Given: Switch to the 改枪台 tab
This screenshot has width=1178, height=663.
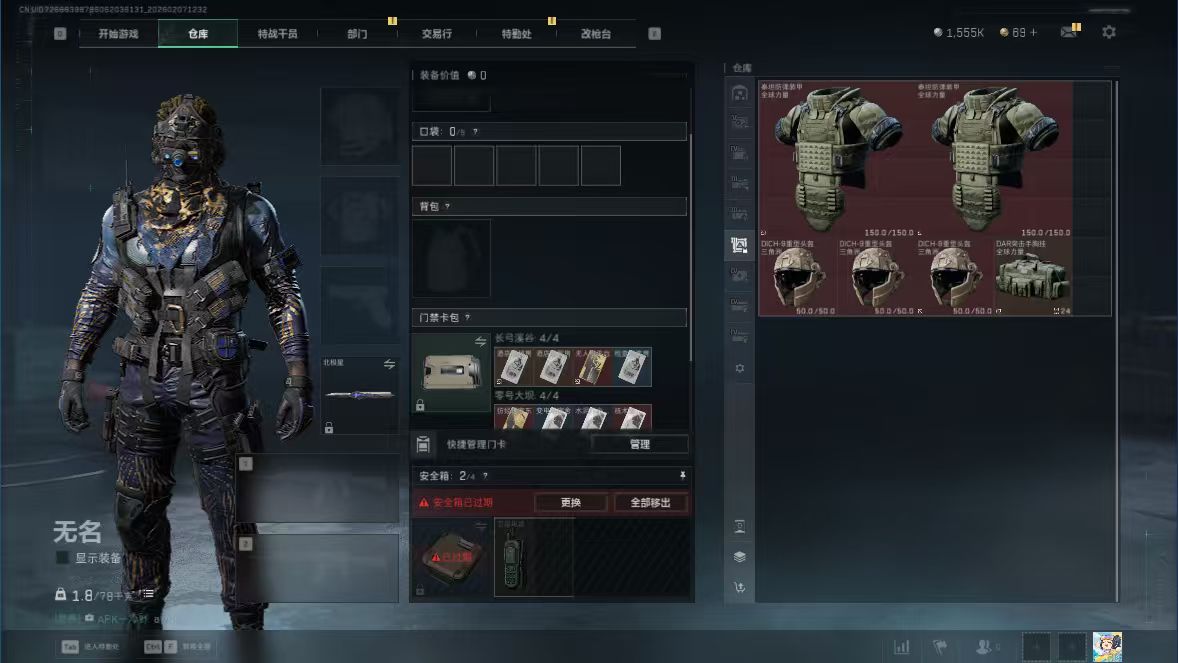Looking at the screenshot, I should [x=595, y=34].
